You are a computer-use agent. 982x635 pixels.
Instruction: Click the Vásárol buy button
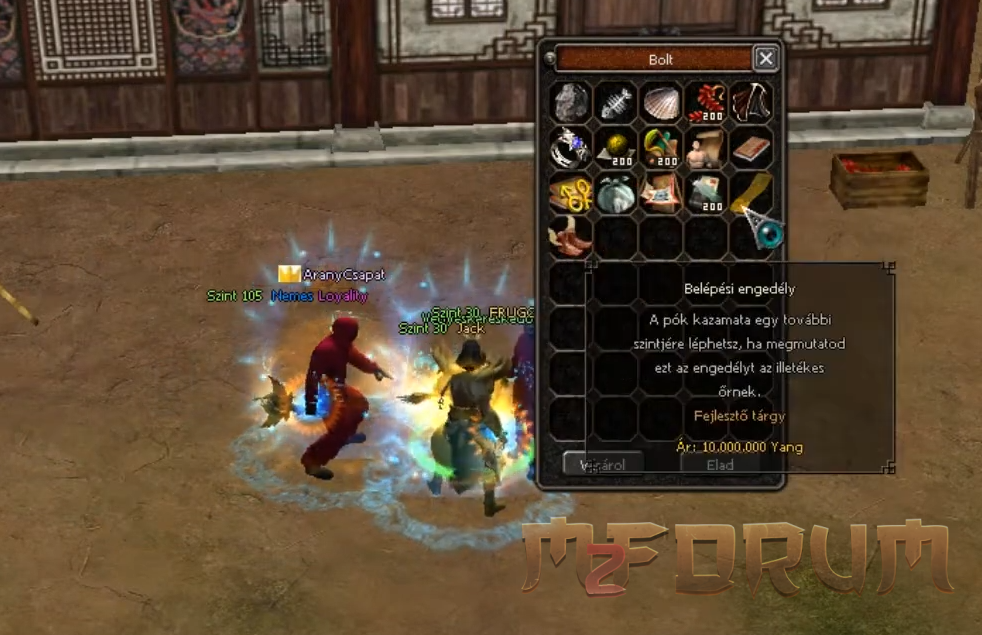tap(603, 464)
